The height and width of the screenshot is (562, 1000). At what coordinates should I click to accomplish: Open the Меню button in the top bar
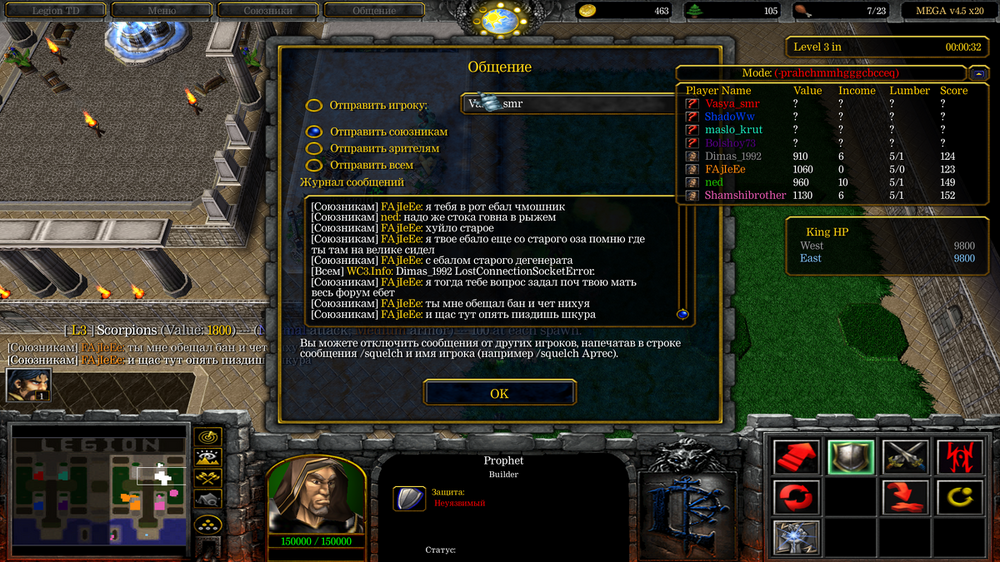pyautogui.click(x=161, y=10)
